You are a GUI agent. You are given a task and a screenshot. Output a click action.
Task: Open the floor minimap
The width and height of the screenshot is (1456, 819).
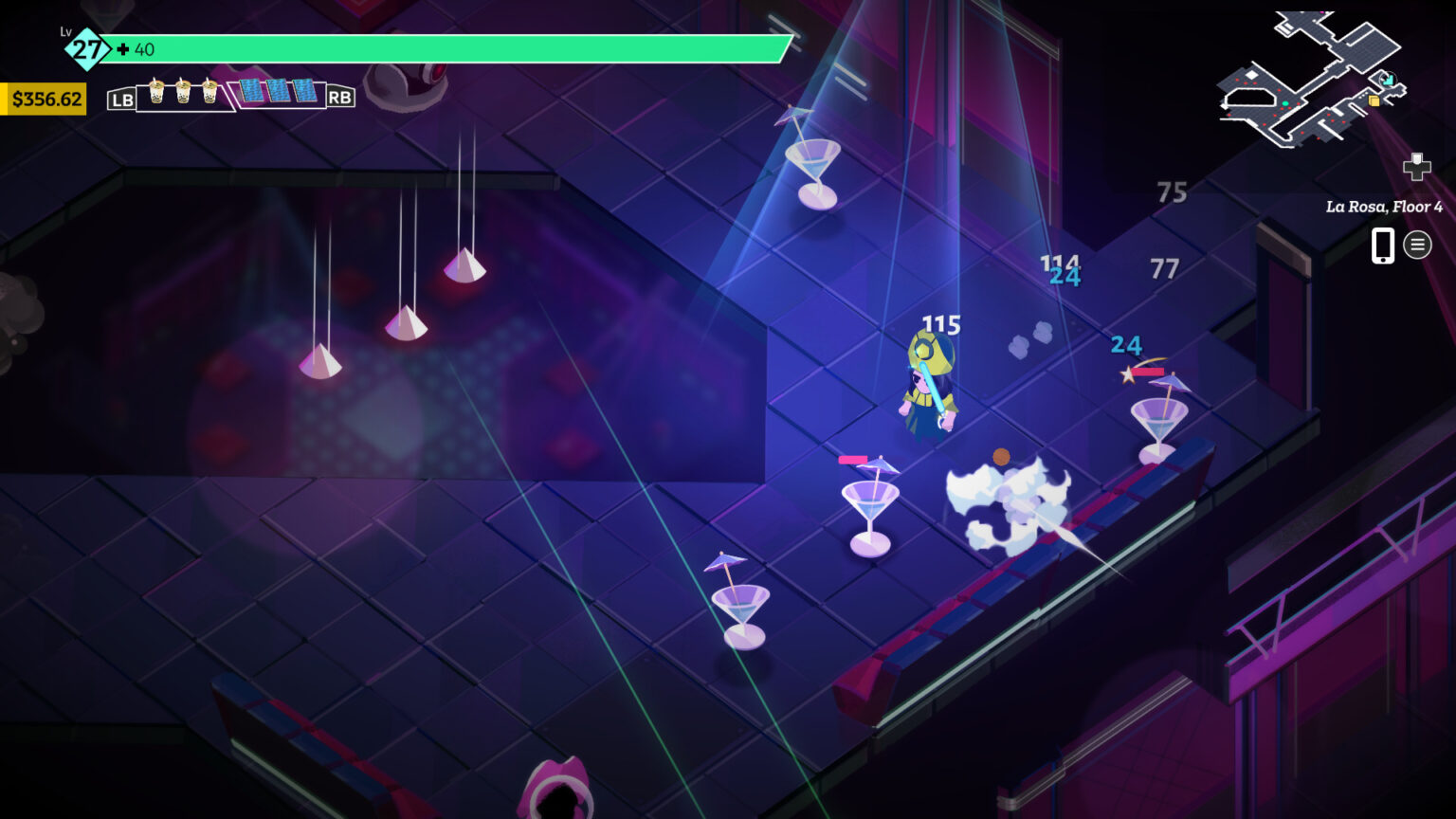pyautogui.click(x=1312, y=81)
